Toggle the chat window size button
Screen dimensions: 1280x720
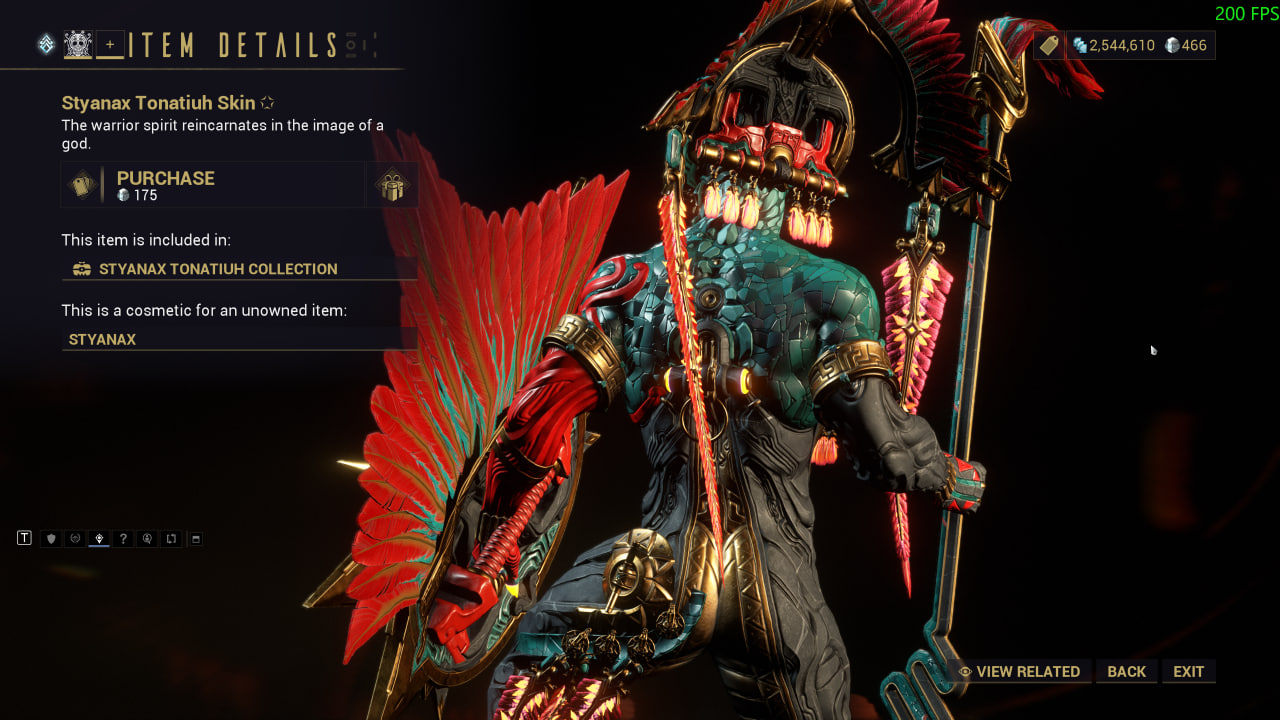[x=196, y=539]
